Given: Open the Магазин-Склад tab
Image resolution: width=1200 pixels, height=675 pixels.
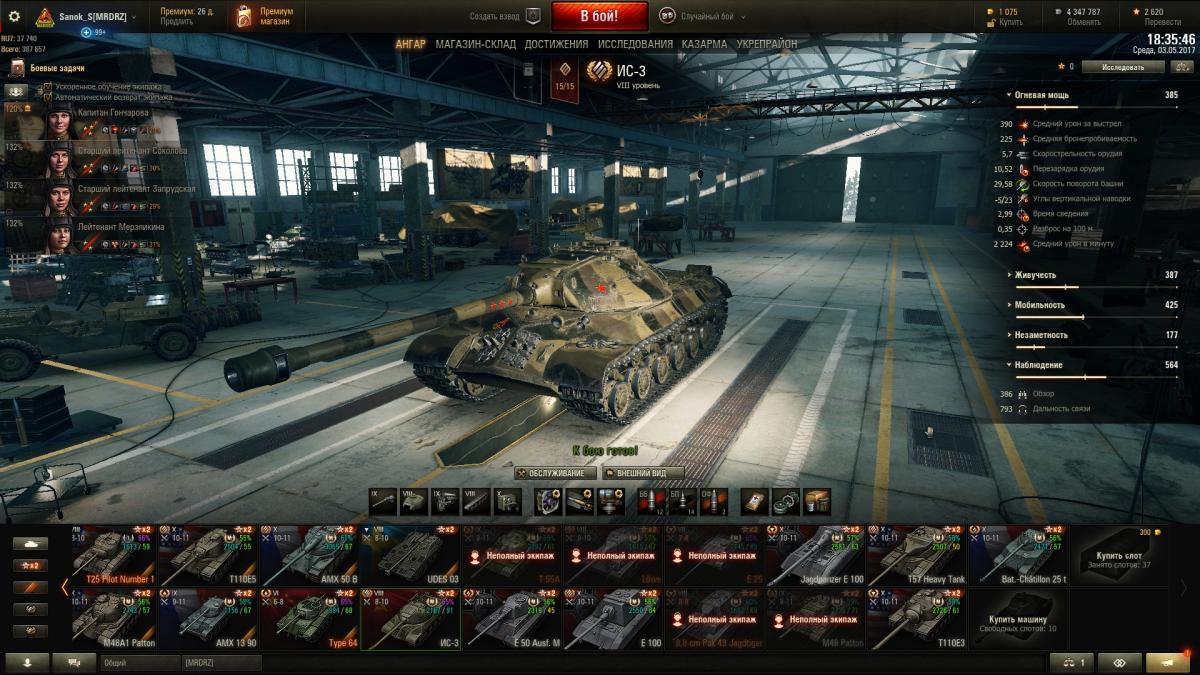Looking at the screenshot, I should click(x=475, y=45).
